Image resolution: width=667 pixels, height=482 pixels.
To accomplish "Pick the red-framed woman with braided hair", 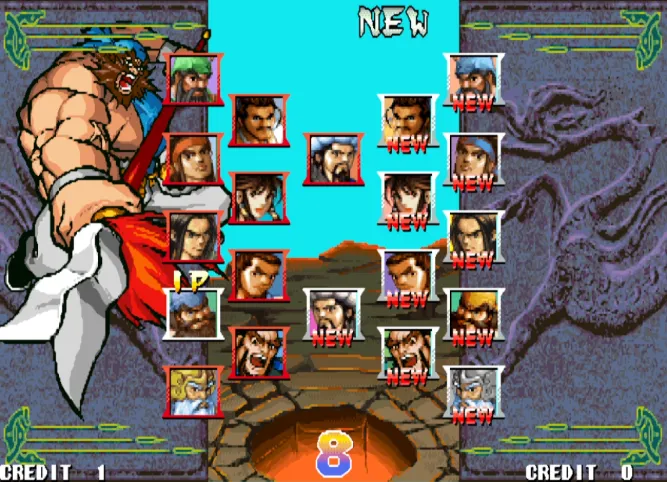I will [259, 197].
